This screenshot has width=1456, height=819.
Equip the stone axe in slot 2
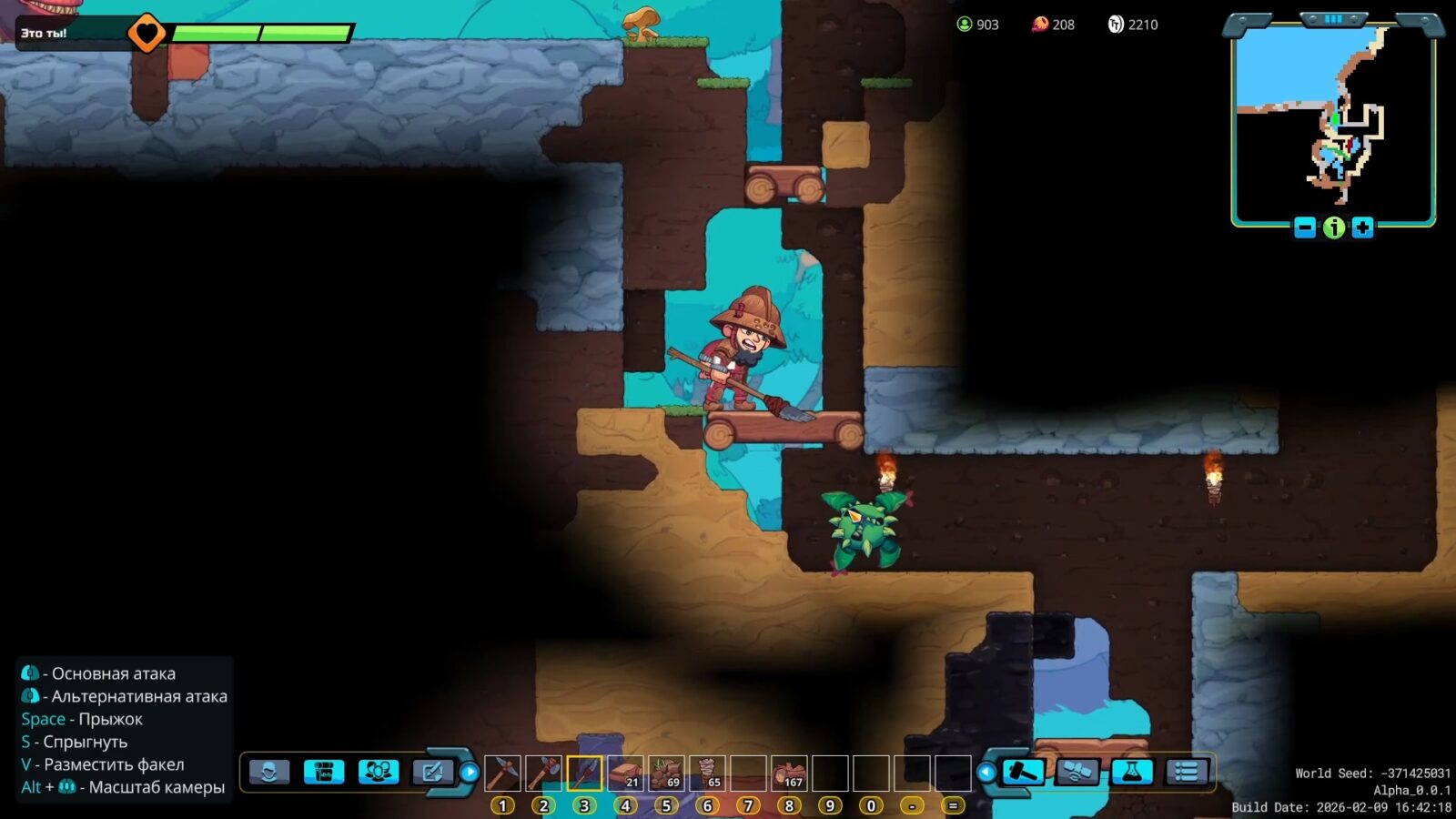pos(543,773)
